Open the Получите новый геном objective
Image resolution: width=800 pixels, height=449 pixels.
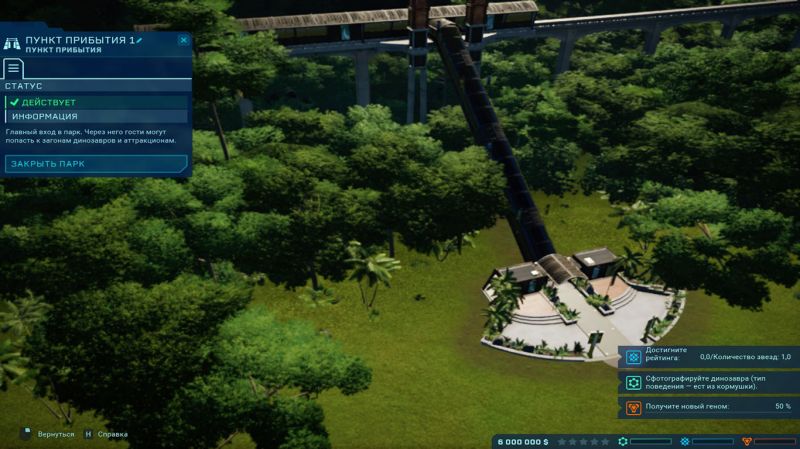(708, 407)
